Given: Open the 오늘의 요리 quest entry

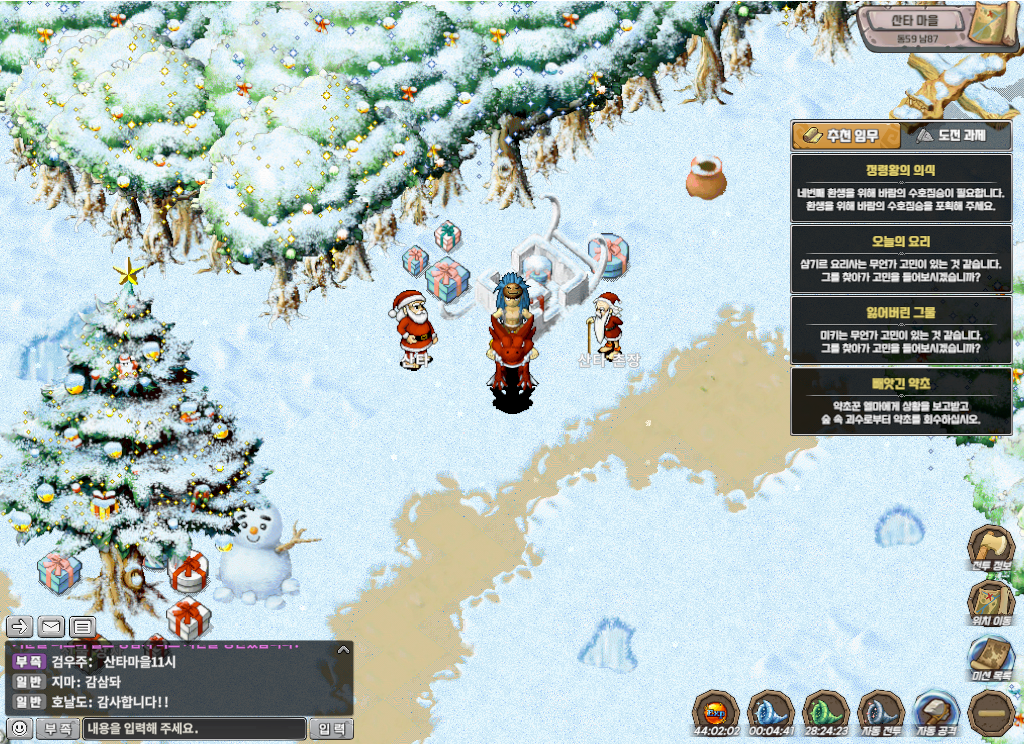Looking at the screenshot, I should [901, 257].
